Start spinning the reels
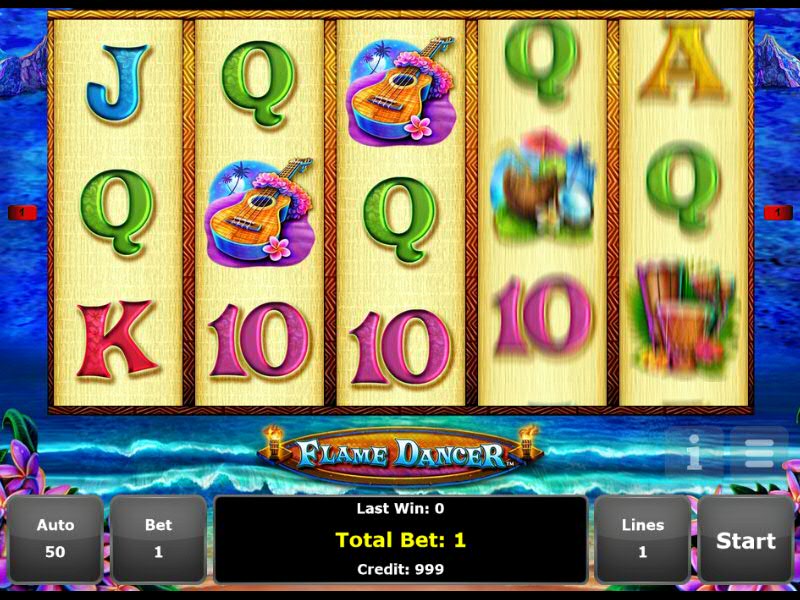 pyautogui.click(x=745, y=540)
